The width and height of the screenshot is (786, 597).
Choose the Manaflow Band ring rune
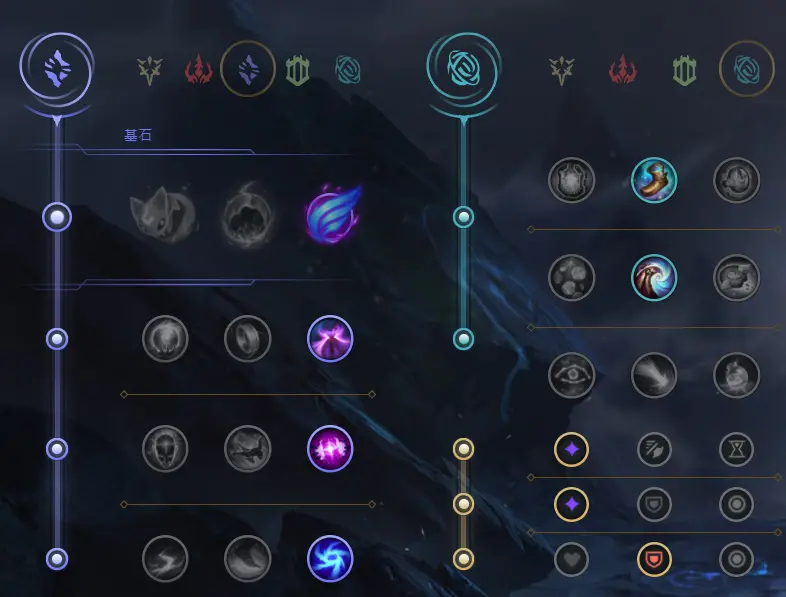point(248,339)
